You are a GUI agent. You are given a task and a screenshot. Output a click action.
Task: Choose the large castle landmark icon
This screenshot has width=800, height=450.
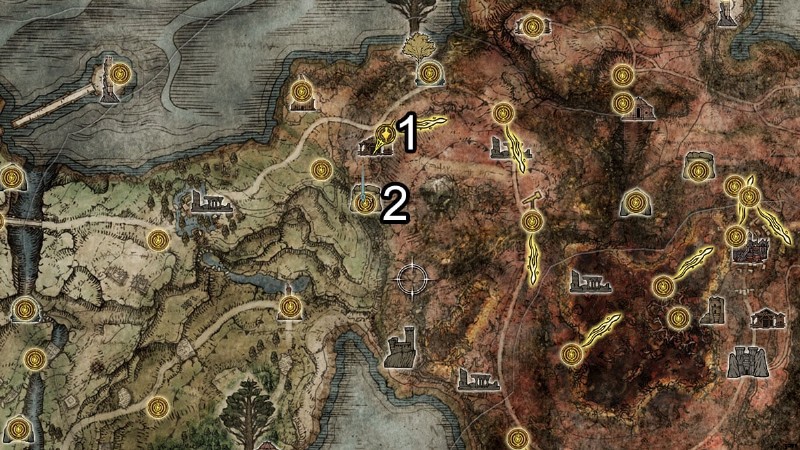coord(744,359)
